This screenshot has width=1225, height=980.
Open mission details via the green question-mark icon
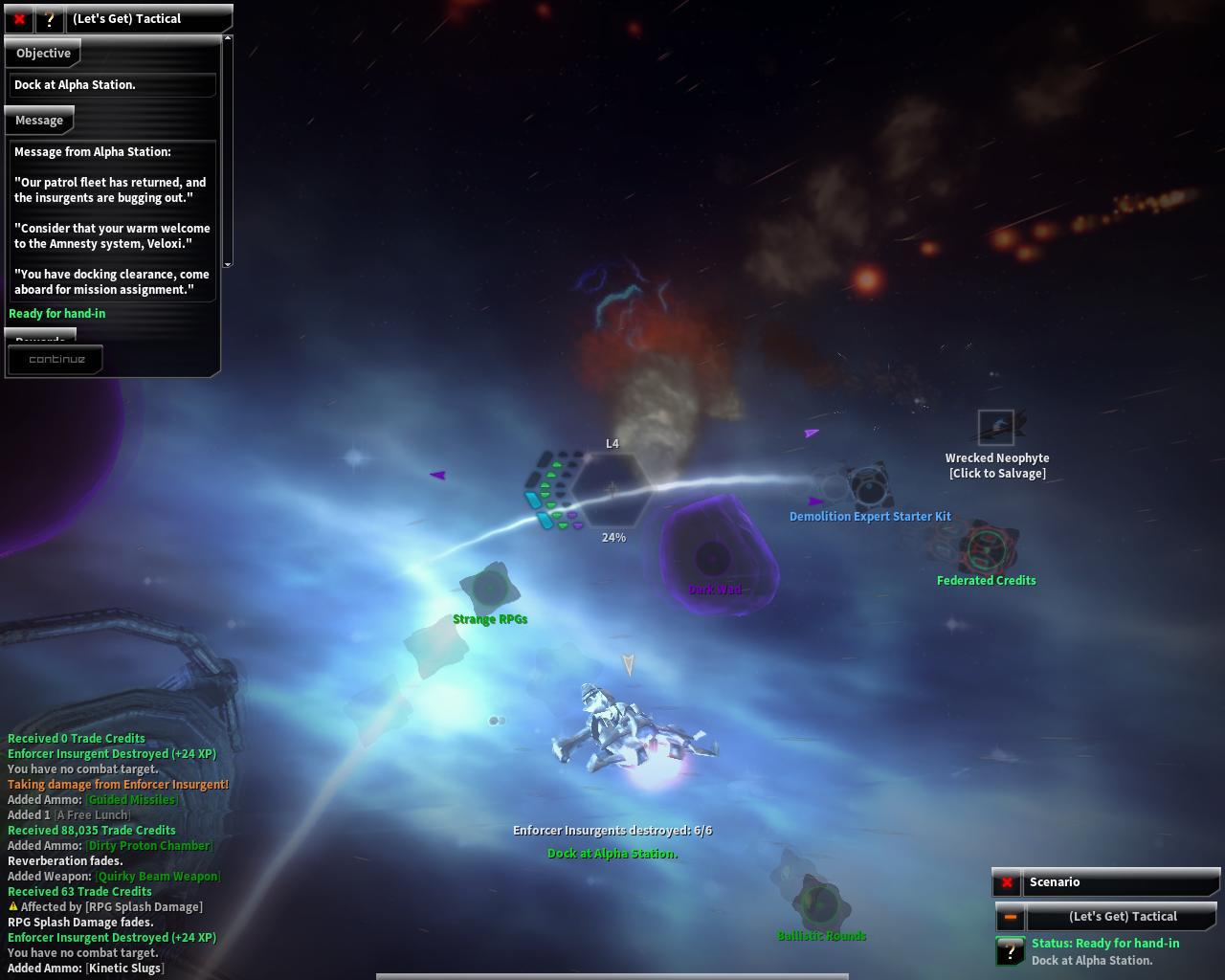(1010, 951)
